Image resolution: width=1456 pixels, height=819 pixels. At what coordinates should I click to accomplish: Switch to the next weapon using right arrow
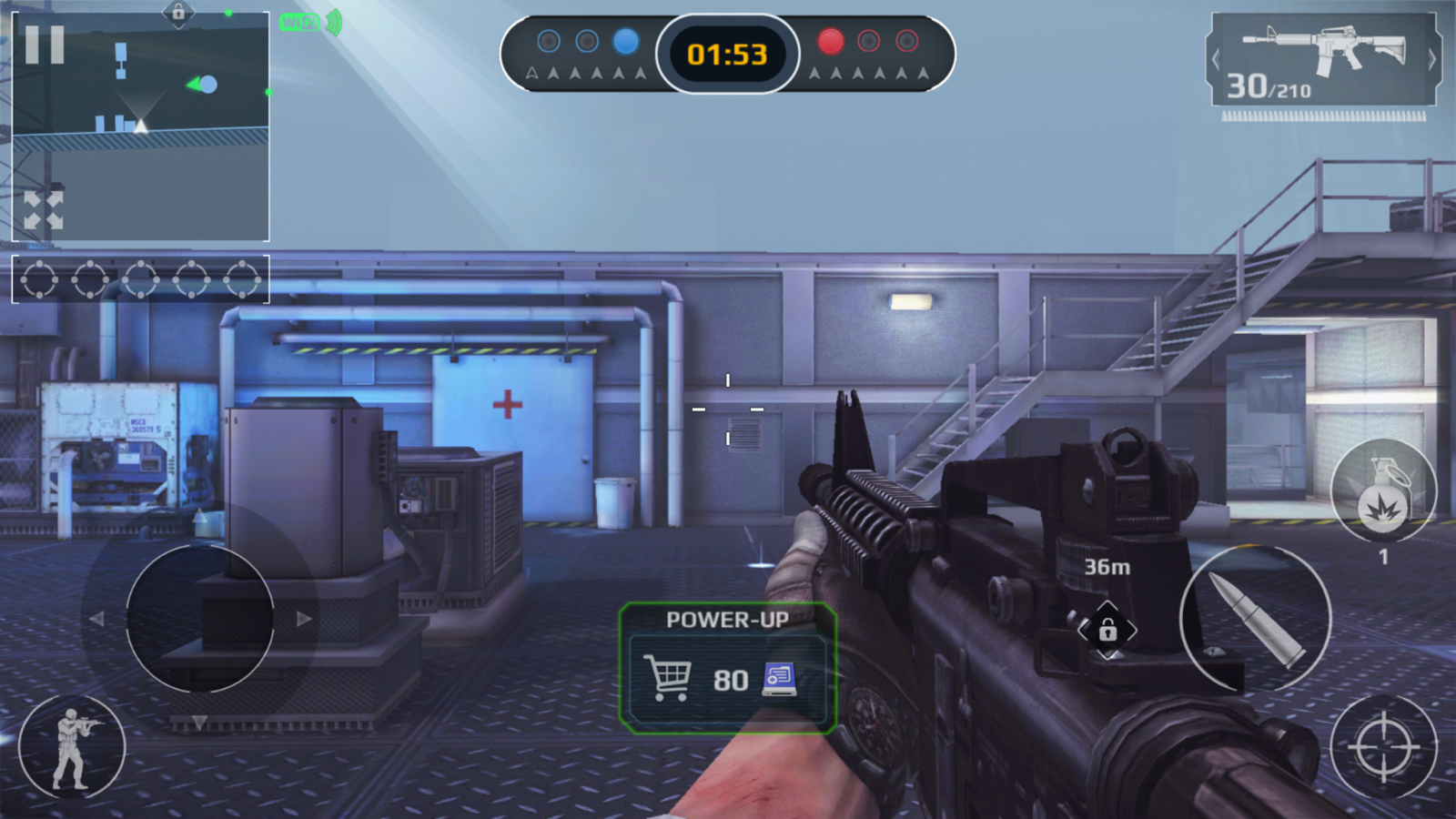coord(1431,60)
